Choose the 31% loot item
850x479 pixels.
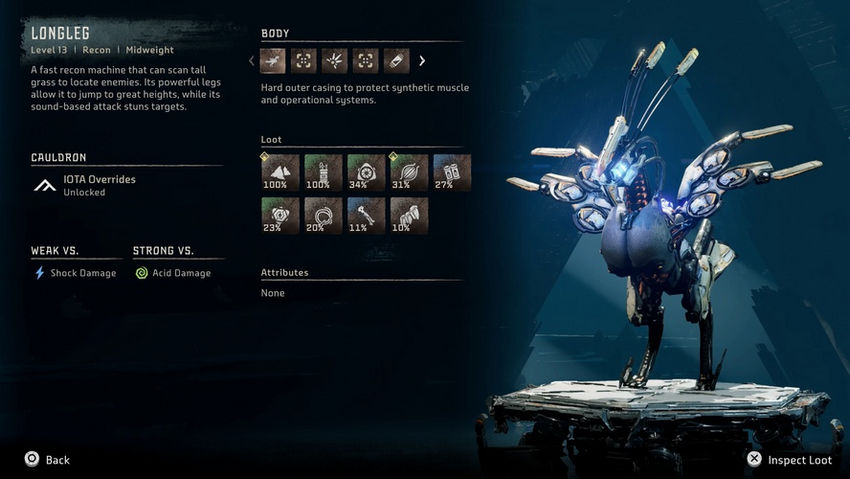coord(409,172)
